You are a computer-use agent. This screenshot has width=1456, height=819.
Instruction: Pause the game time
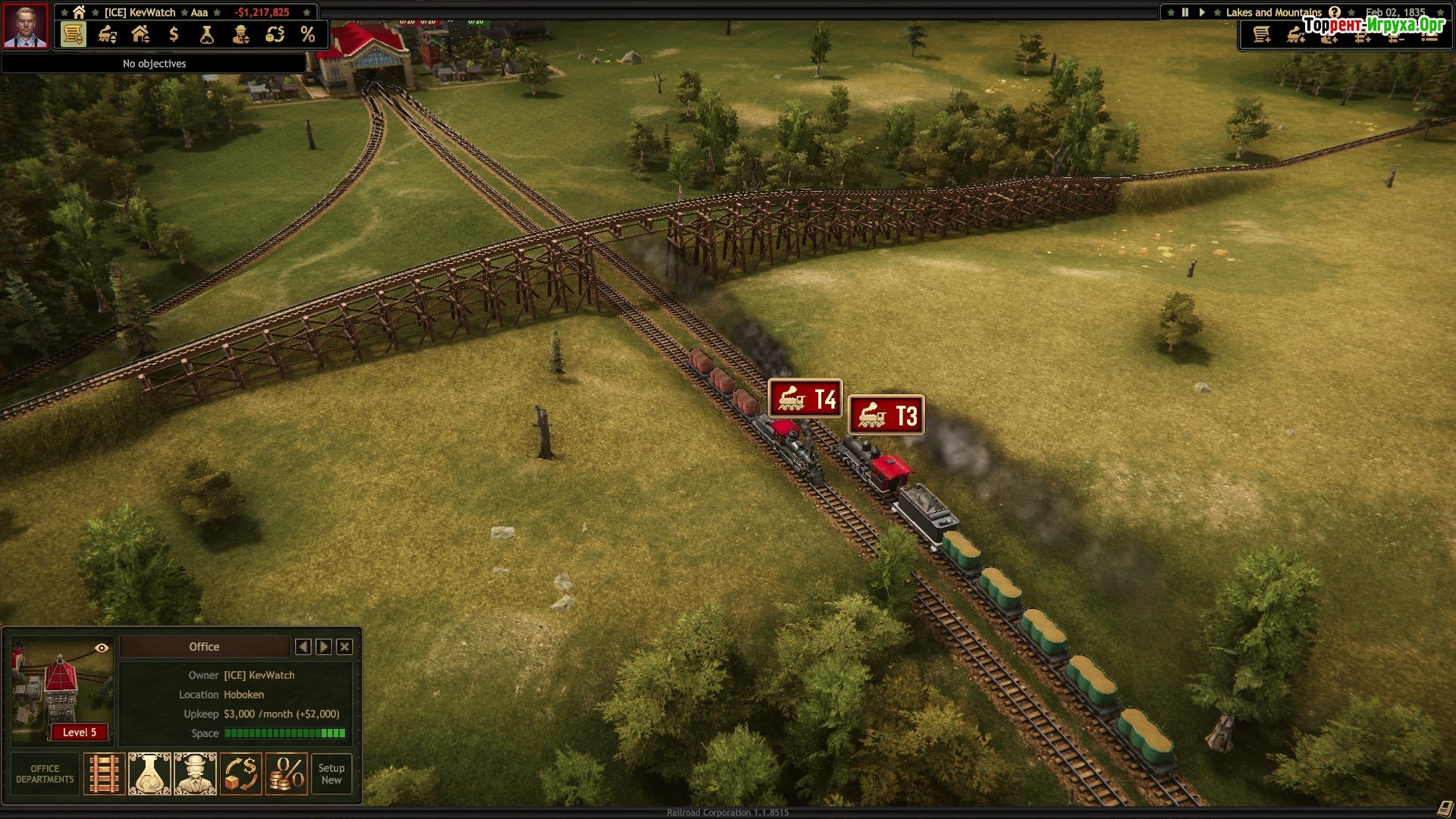click(1185, 12)
